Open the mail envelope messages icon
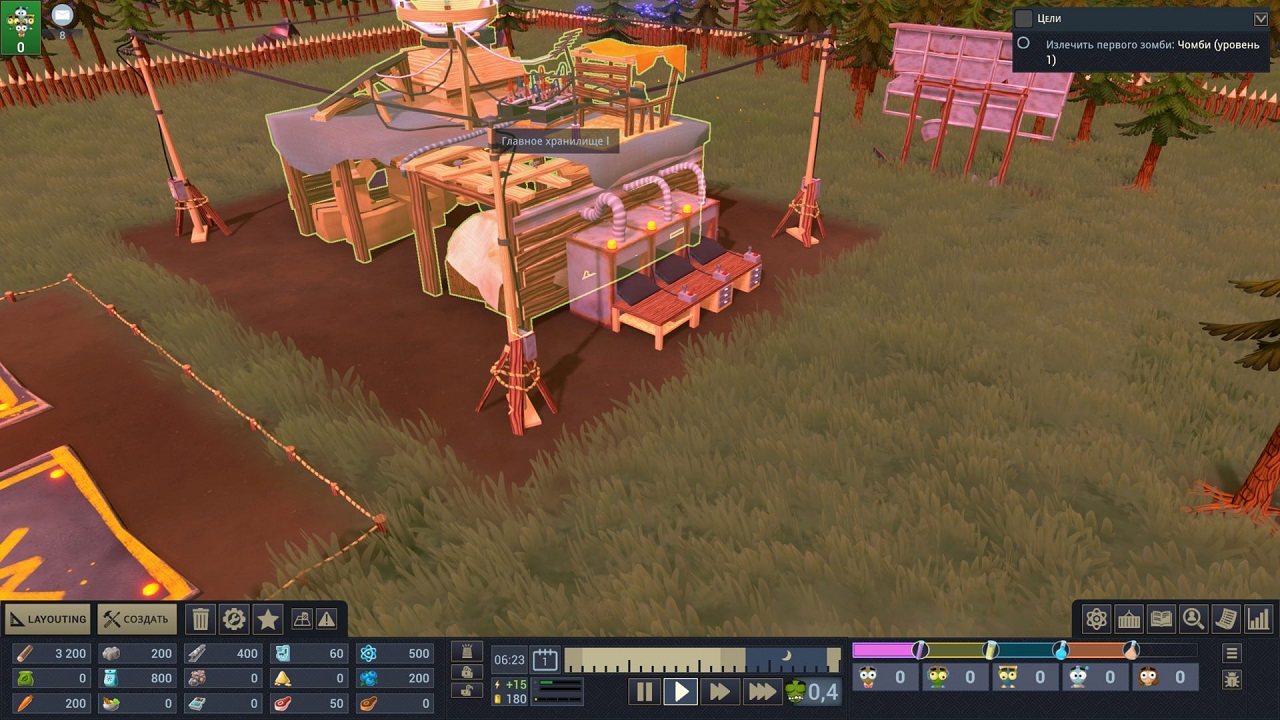This screenshot has height=720, width=1280. (63, 14)
